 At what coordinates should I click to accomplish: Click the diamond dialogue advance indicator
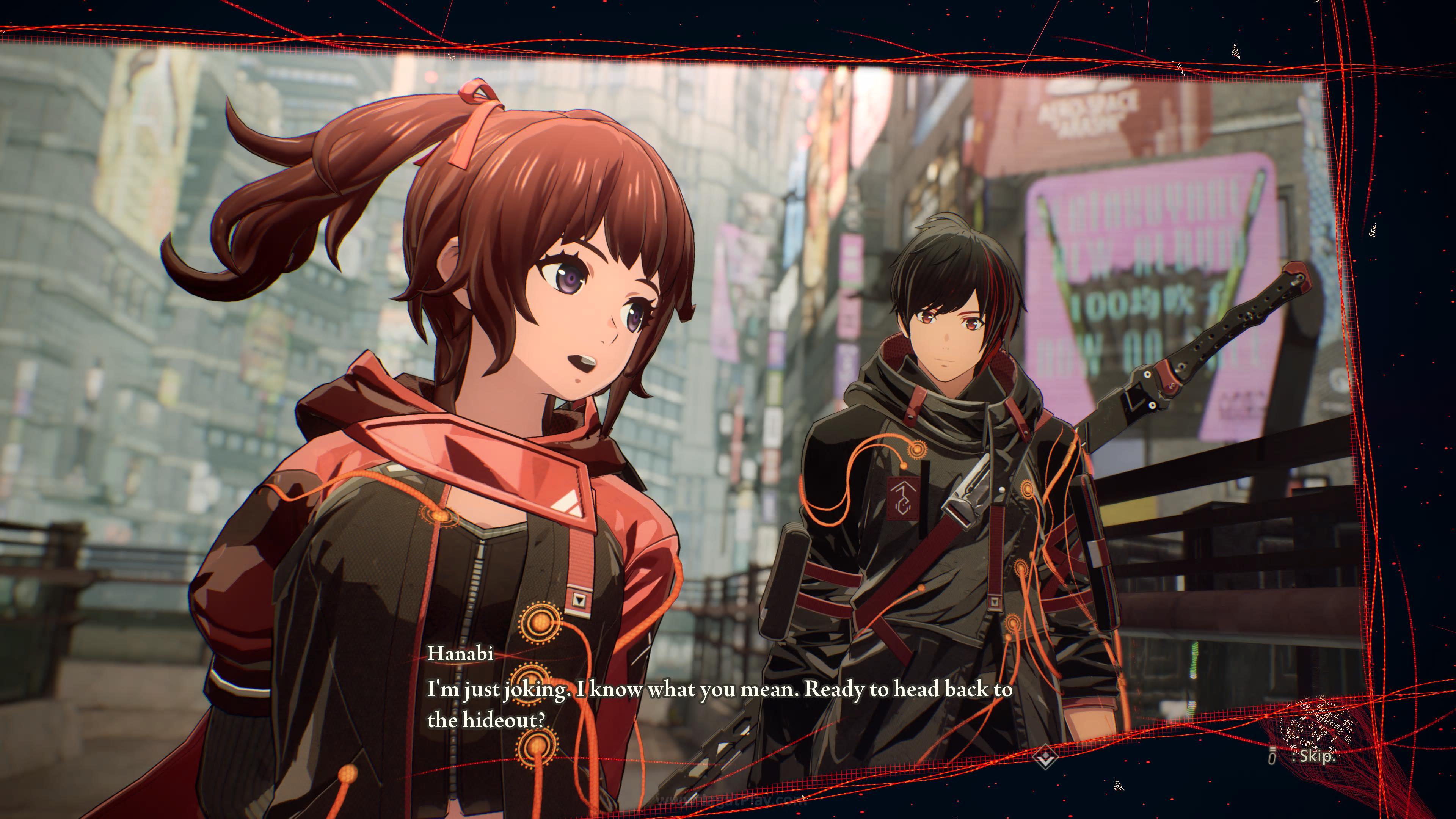click(1045, 756)
